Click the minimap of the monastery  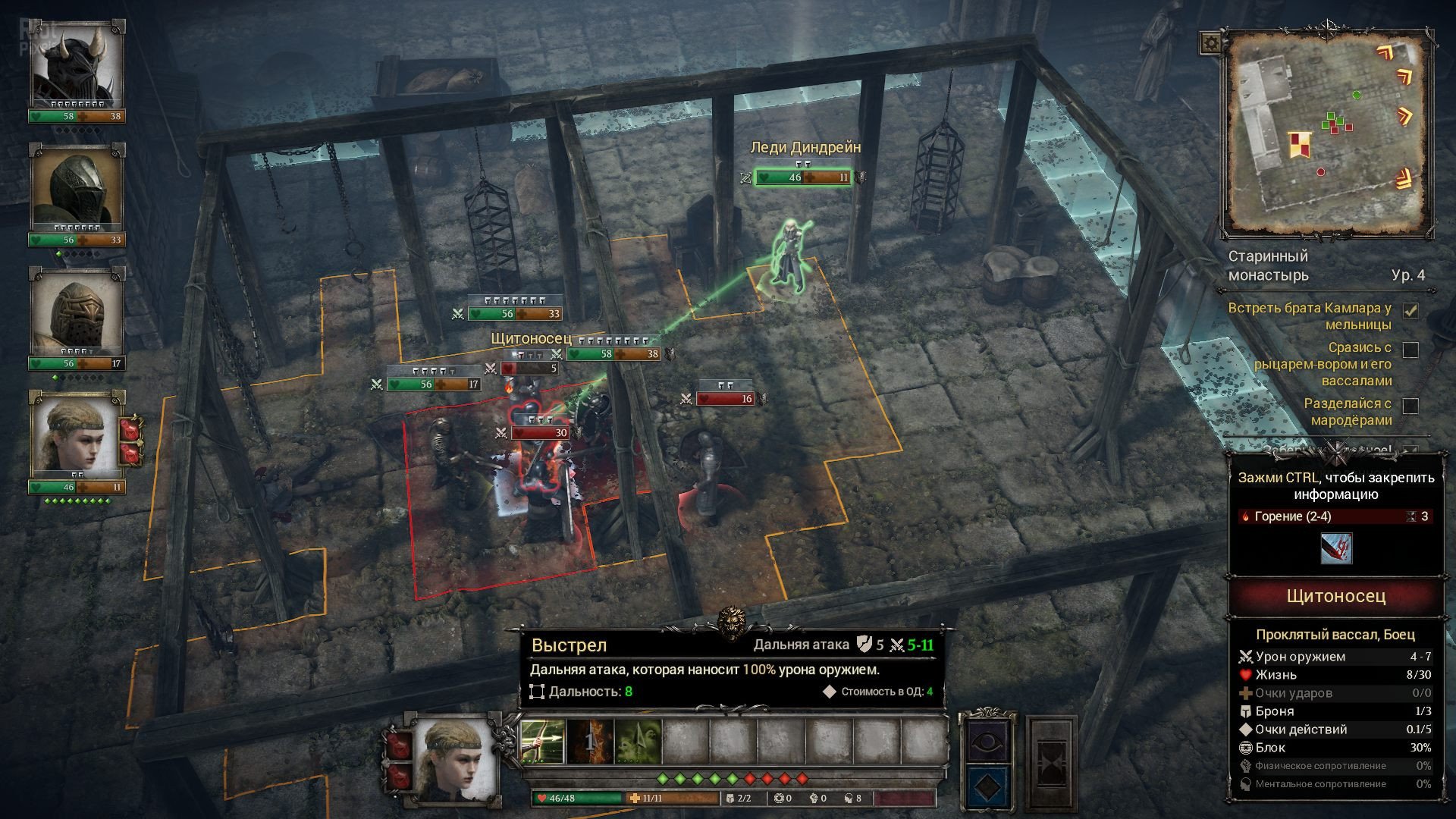[x=1327, y=133]
